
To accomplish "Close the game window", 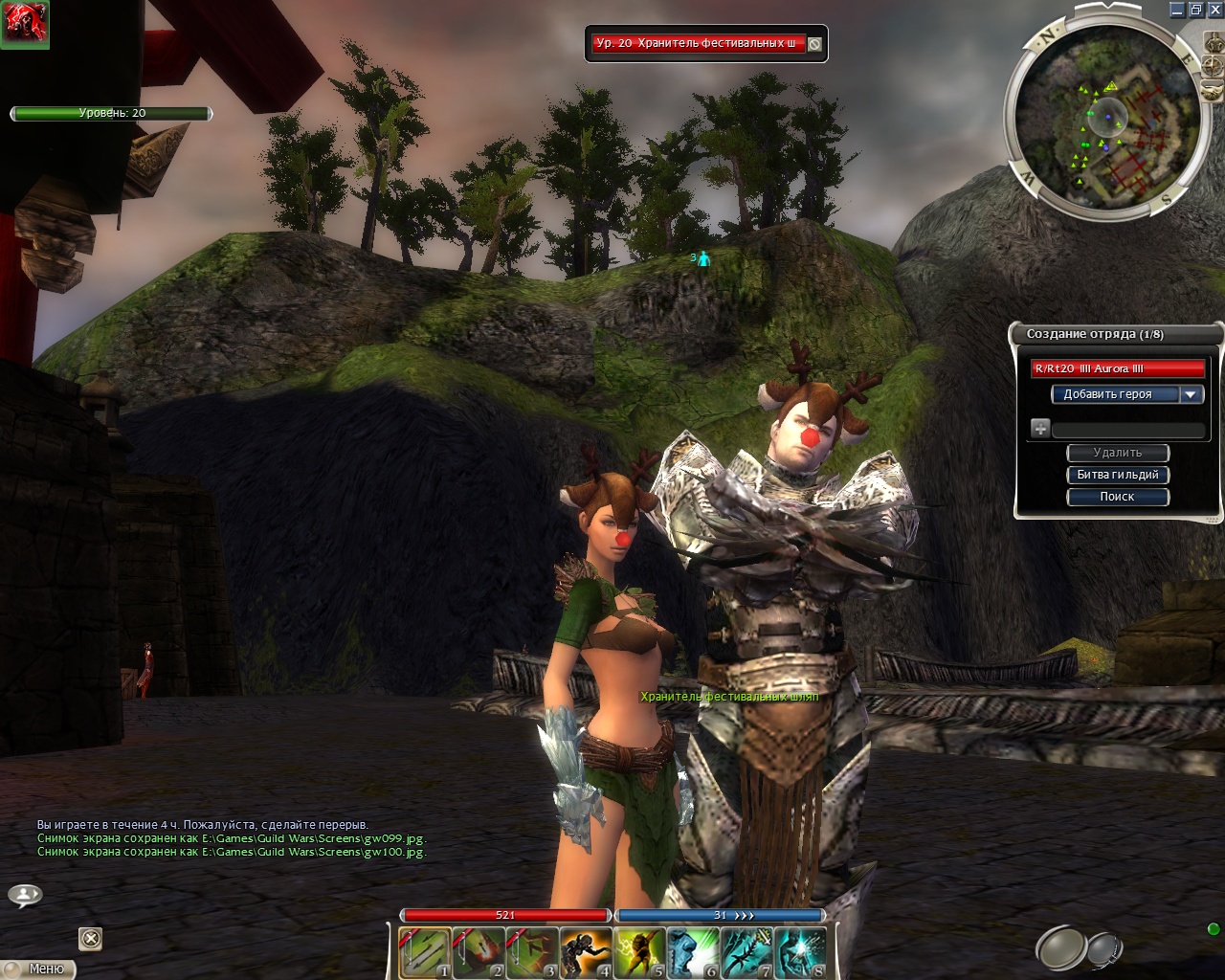I will tap(1214, 10).
